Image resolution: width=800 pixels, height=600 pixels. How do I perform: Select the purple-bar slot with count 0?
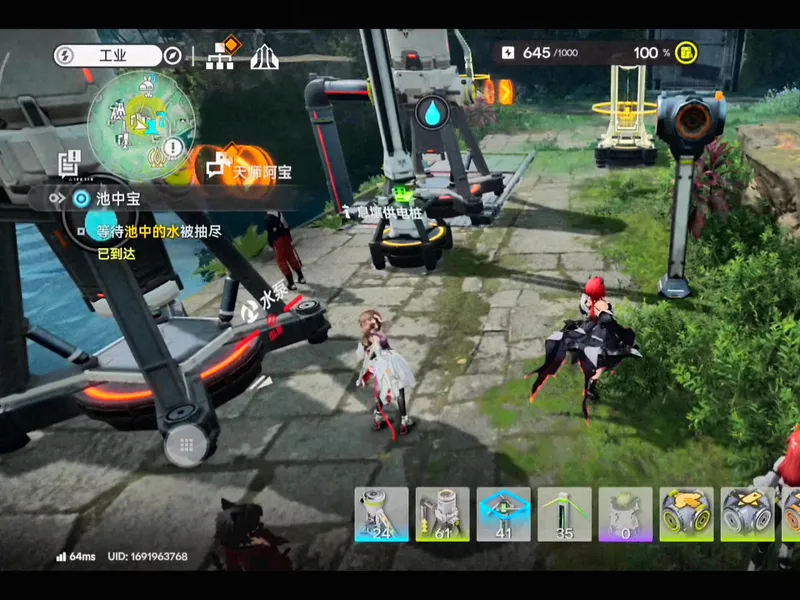[625, 514]
